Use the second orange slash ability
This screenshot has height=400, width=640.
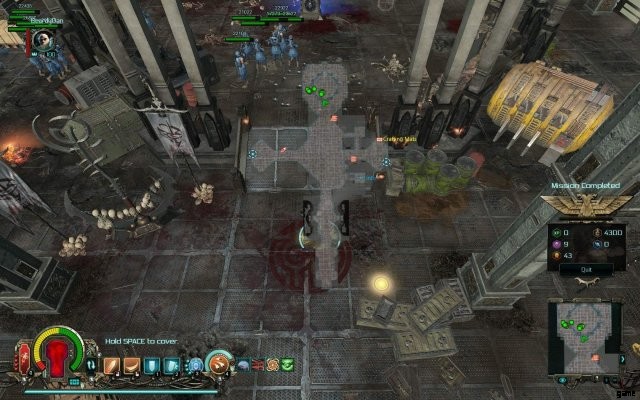tap(131, 366)
